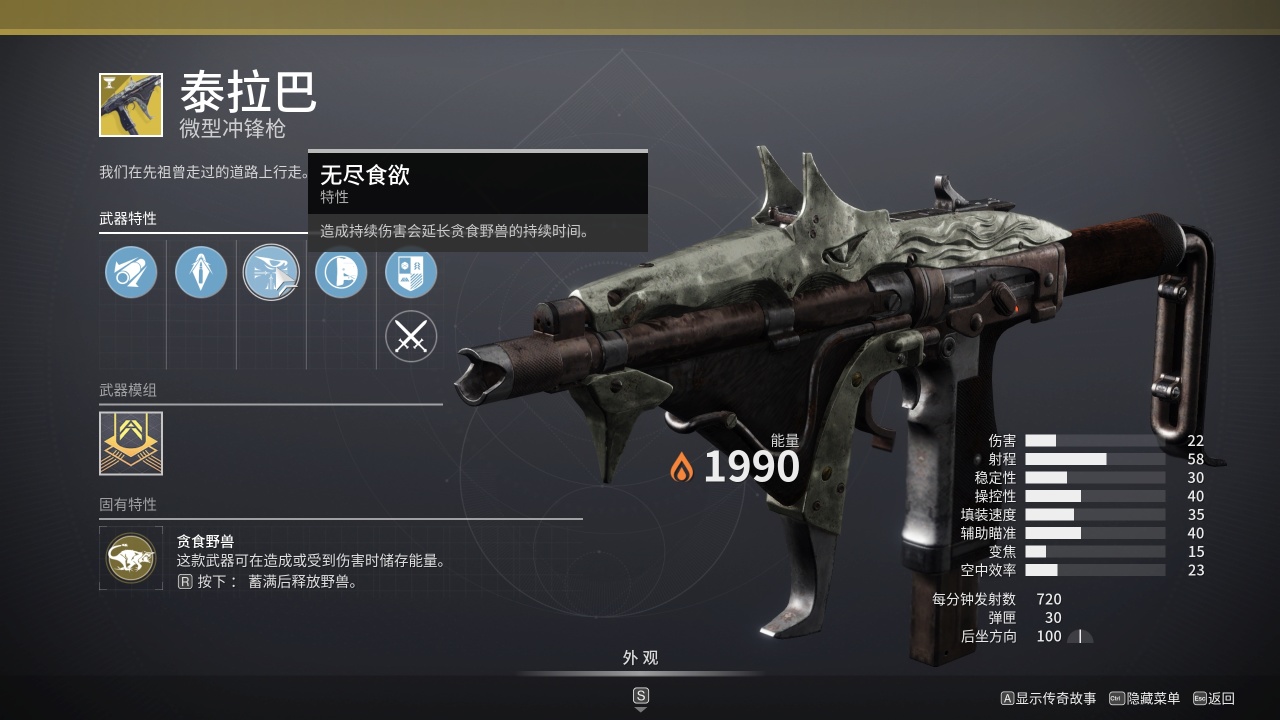Viewport: 1280px width, 720px height.
Task: Open the 外观 appearance section
Action: 641,658
